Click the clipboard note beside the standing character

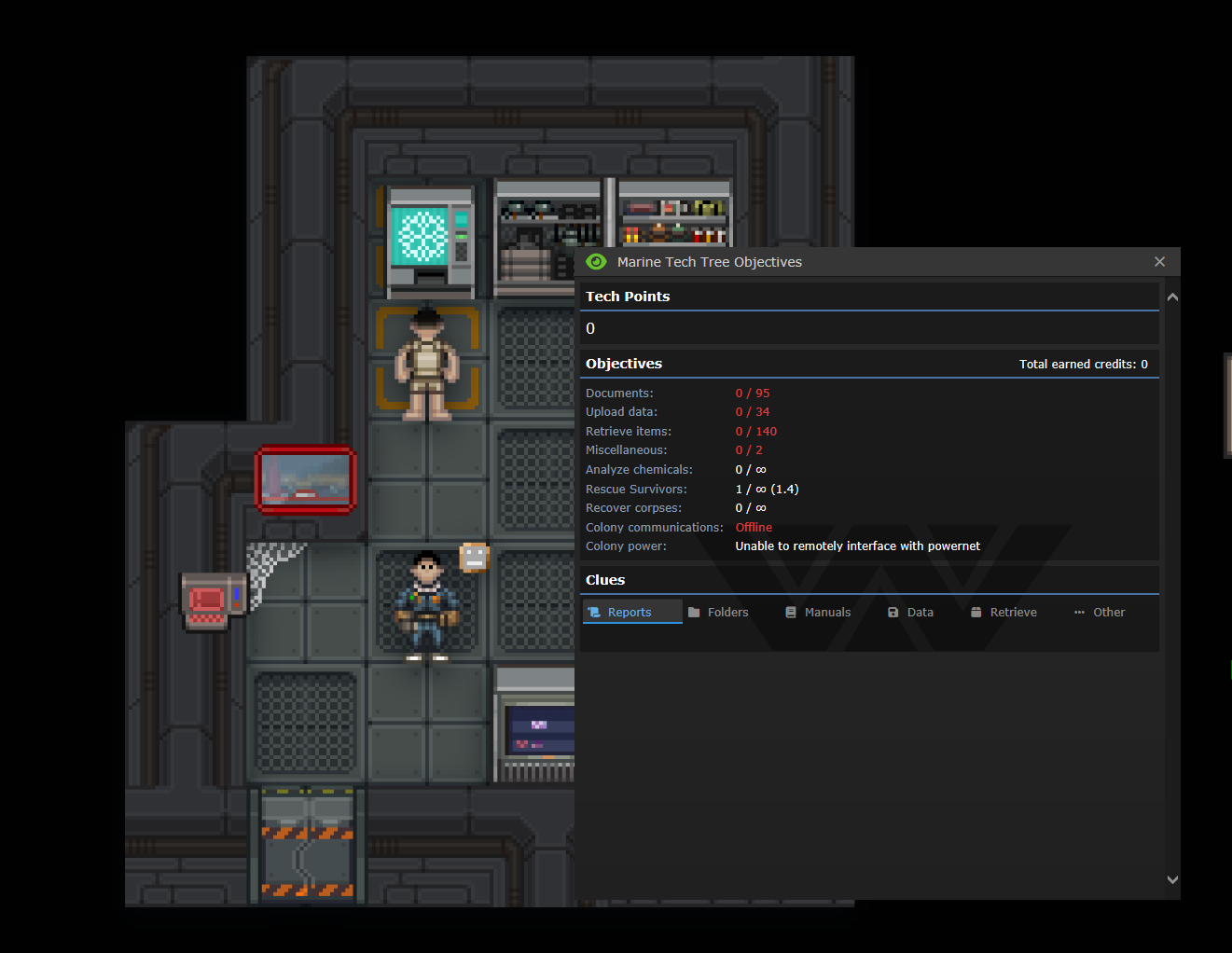475,557
